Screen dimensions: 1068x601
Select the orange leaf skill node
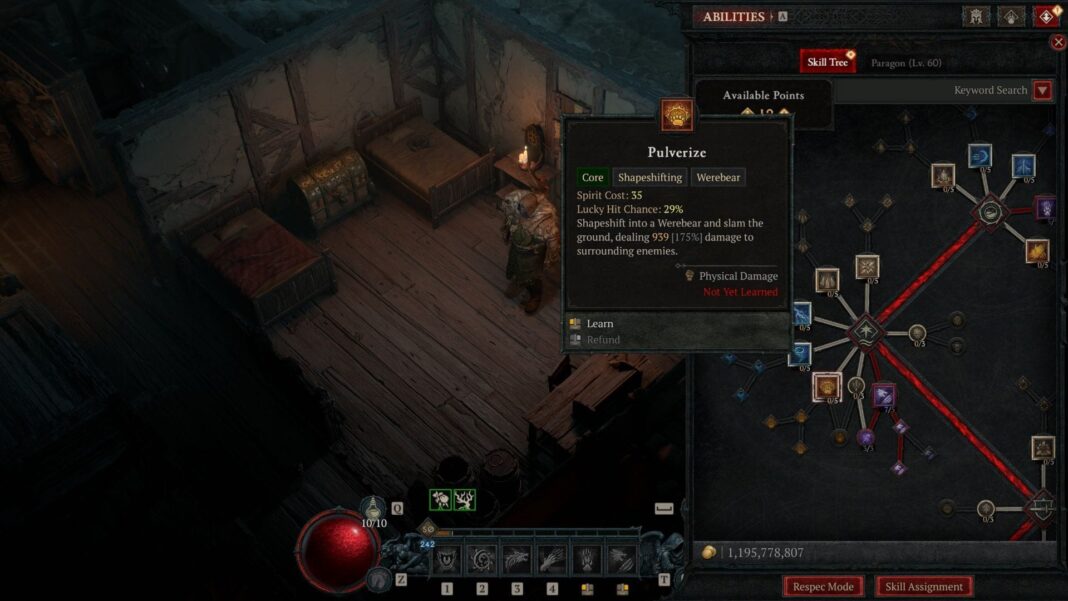click(1037, 251)
